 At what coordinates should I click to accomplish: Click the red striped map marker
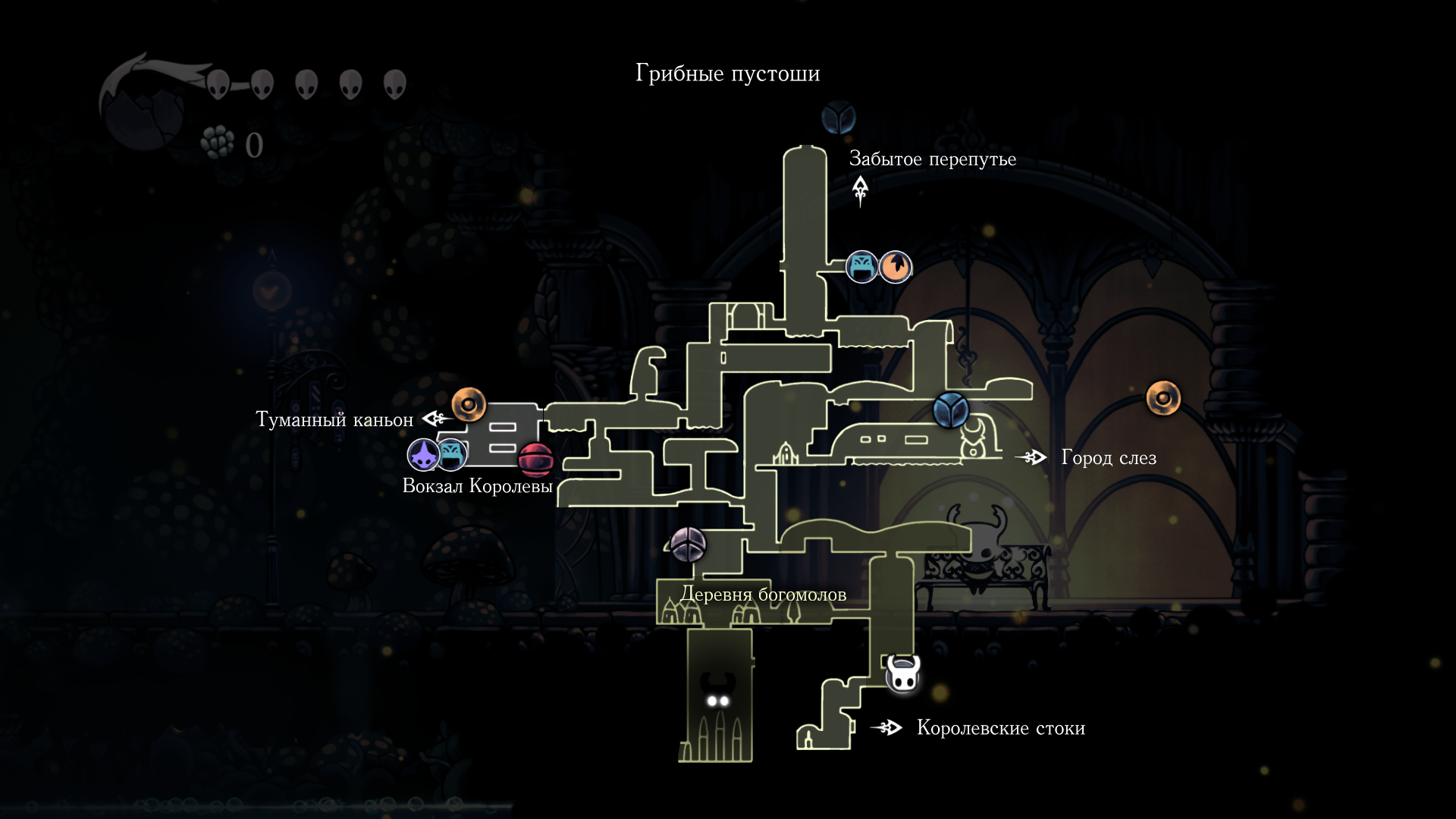535,459
